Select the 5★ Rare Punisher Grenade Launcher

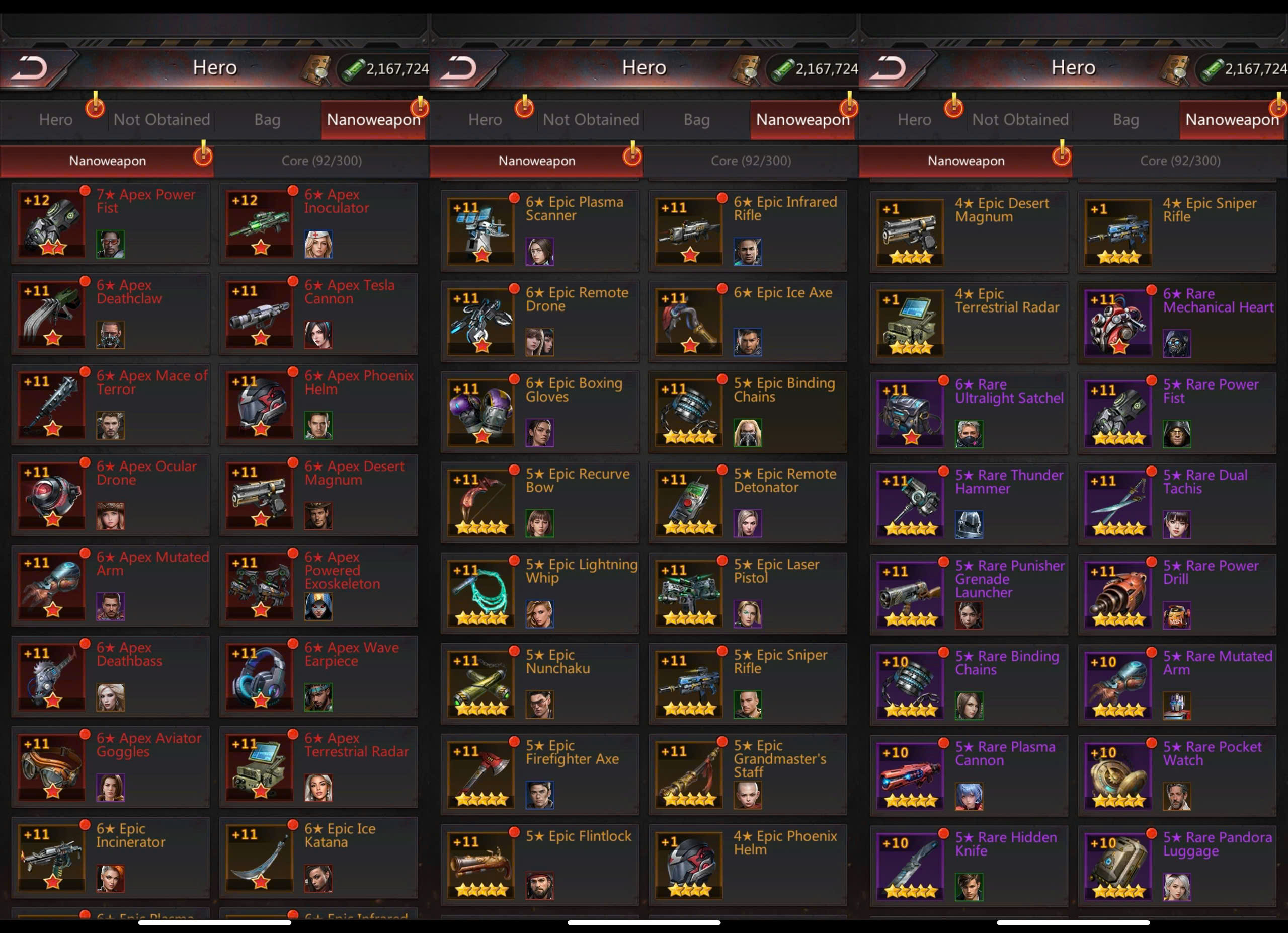tap(969, 594)
